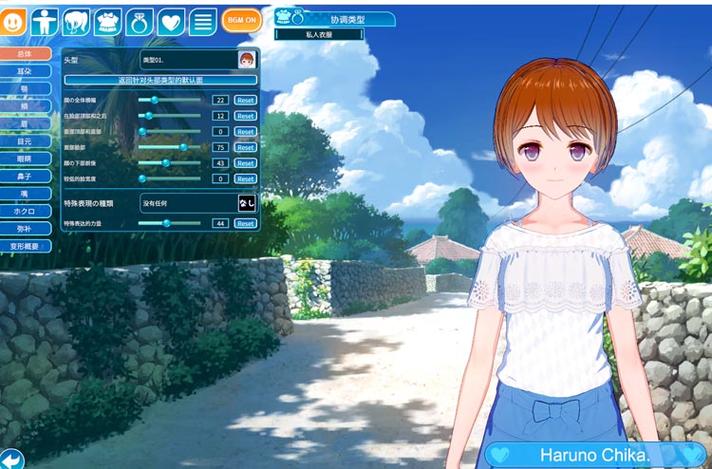Click the slider handle set to 43
Viewport: 712px width, 469px height.
tap(166, 163)
